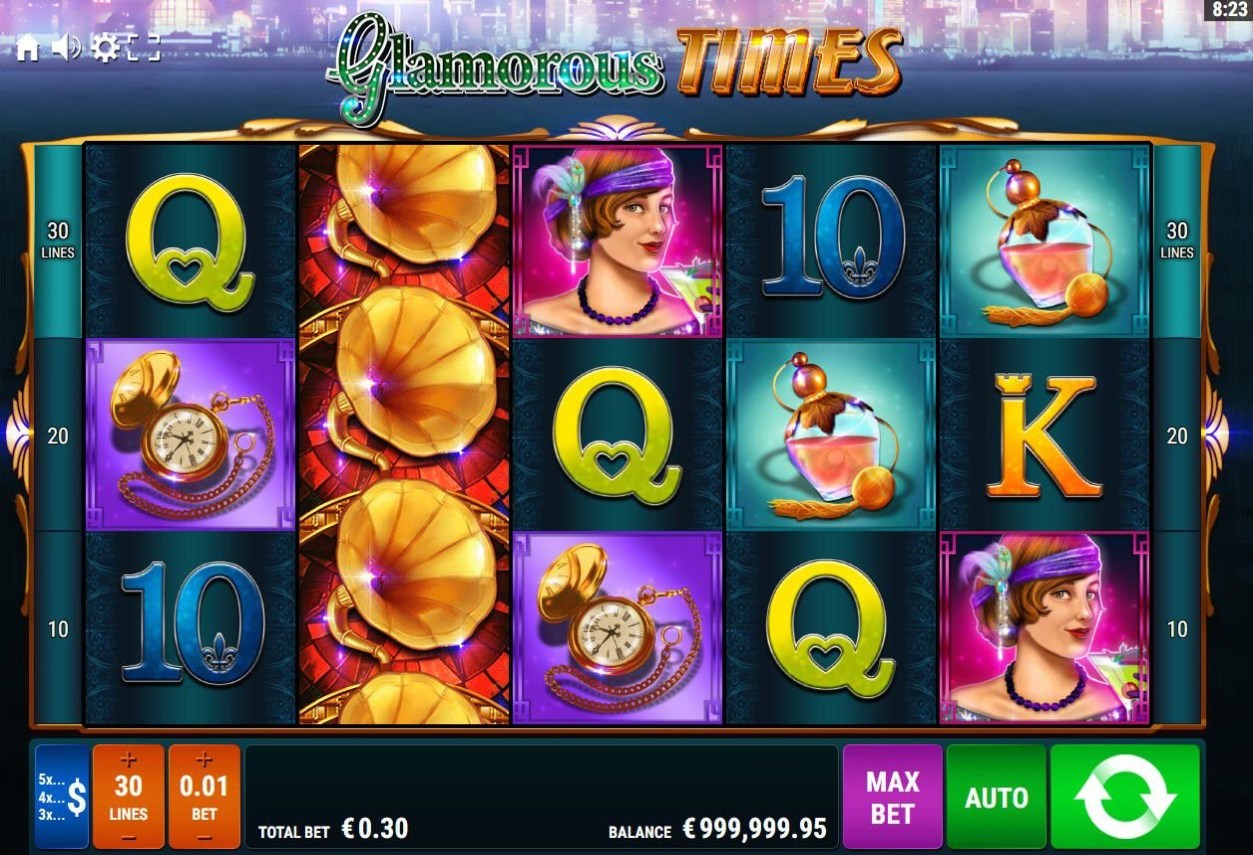Screen dimensions: 1253x855
Task: Go to the home screen icon
Action: coord(27,48)
